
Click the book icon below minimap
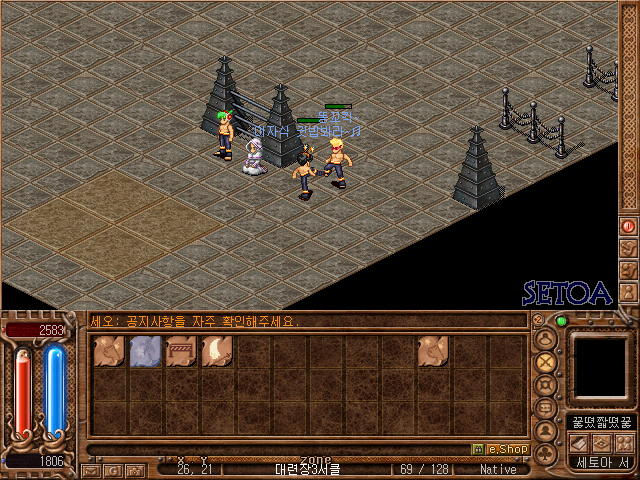tap(579, 442)
